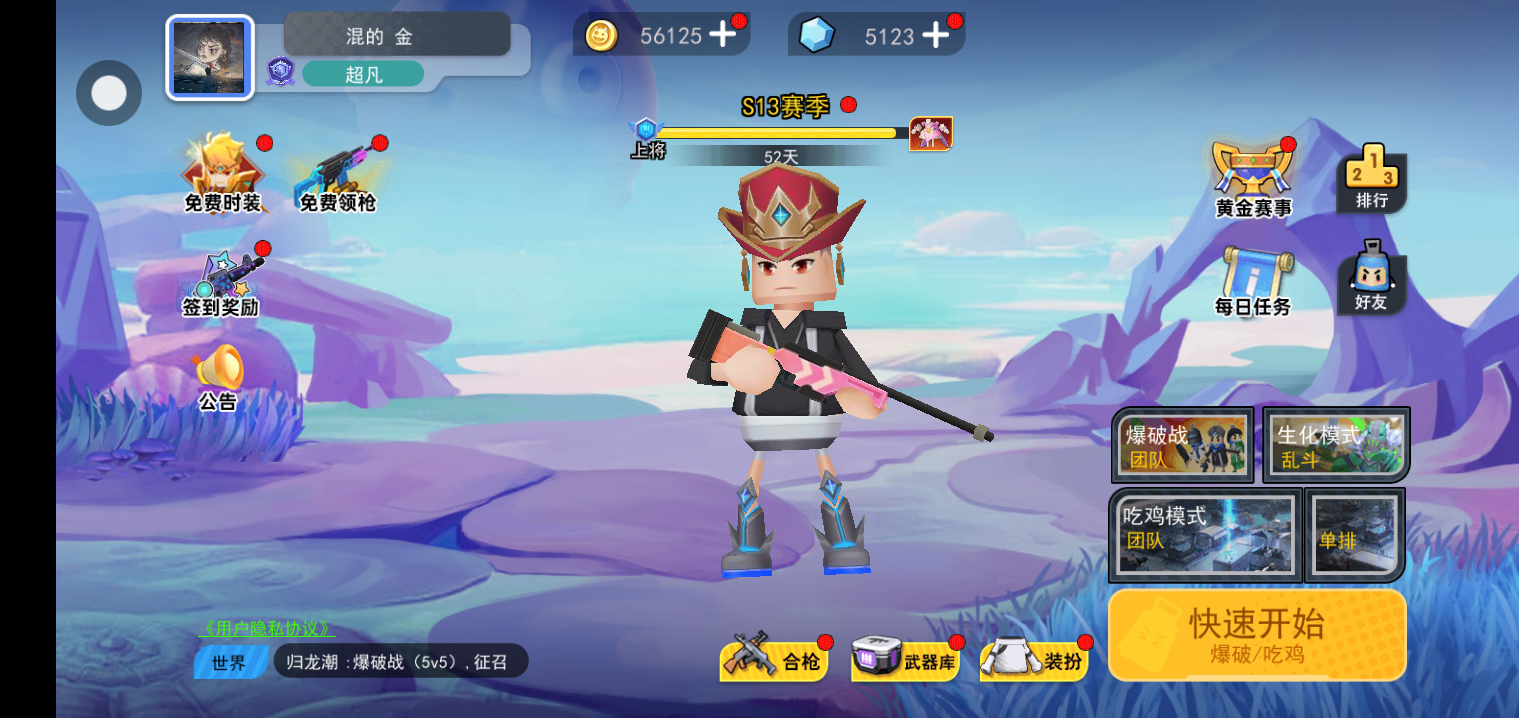Open the 武器库 weapon armory
This screenshot has width=1519, height=718.
pyautogui.click(x=905, y=660)
